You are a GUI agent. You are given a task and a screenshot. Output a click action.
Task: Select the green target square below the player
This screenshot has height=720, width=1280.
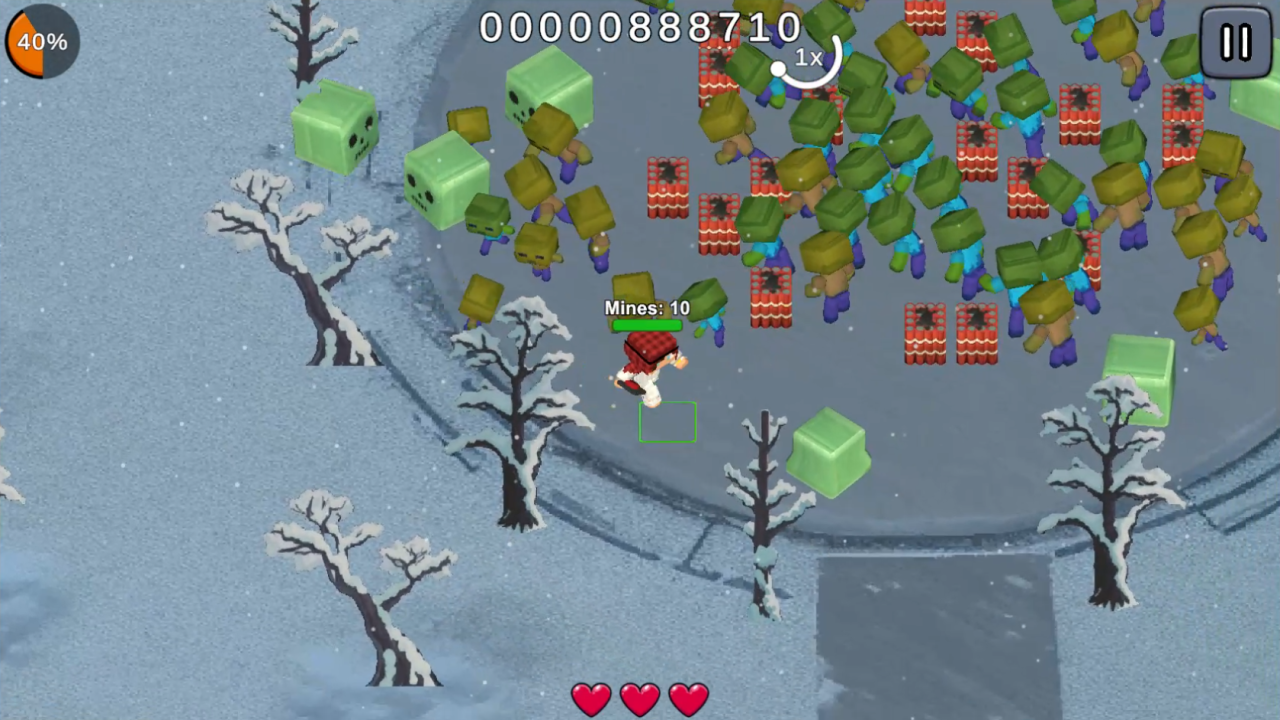668,423
